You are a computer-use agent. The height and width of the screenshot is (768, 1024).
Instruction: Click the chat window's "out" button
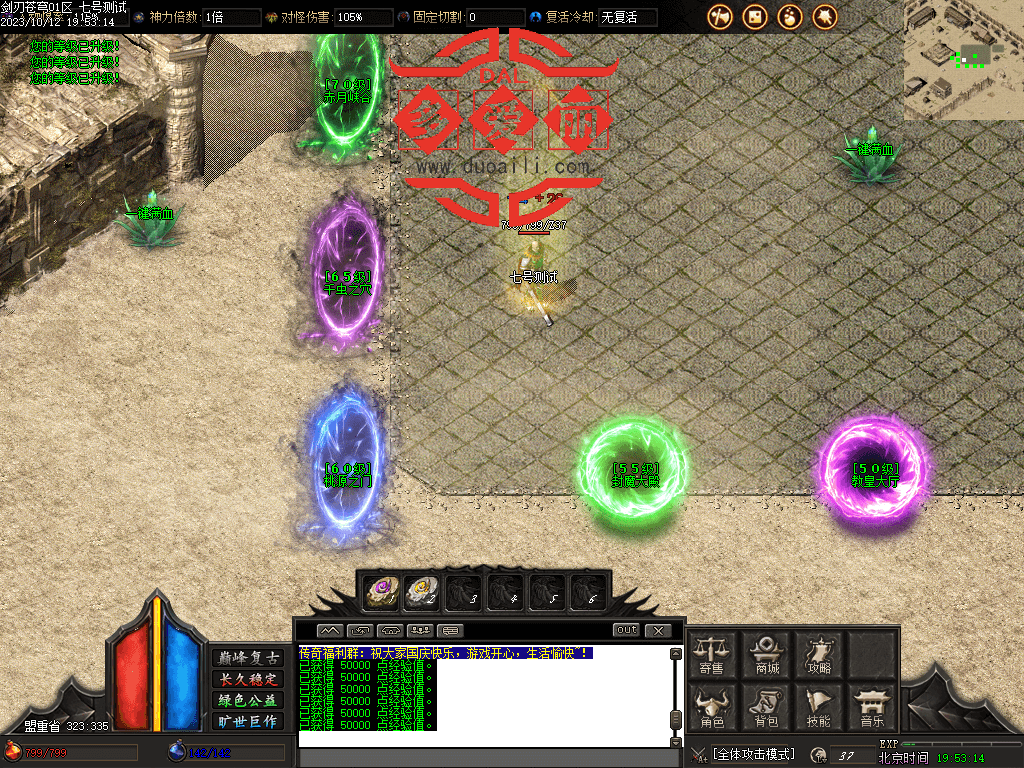click(626, 630)
